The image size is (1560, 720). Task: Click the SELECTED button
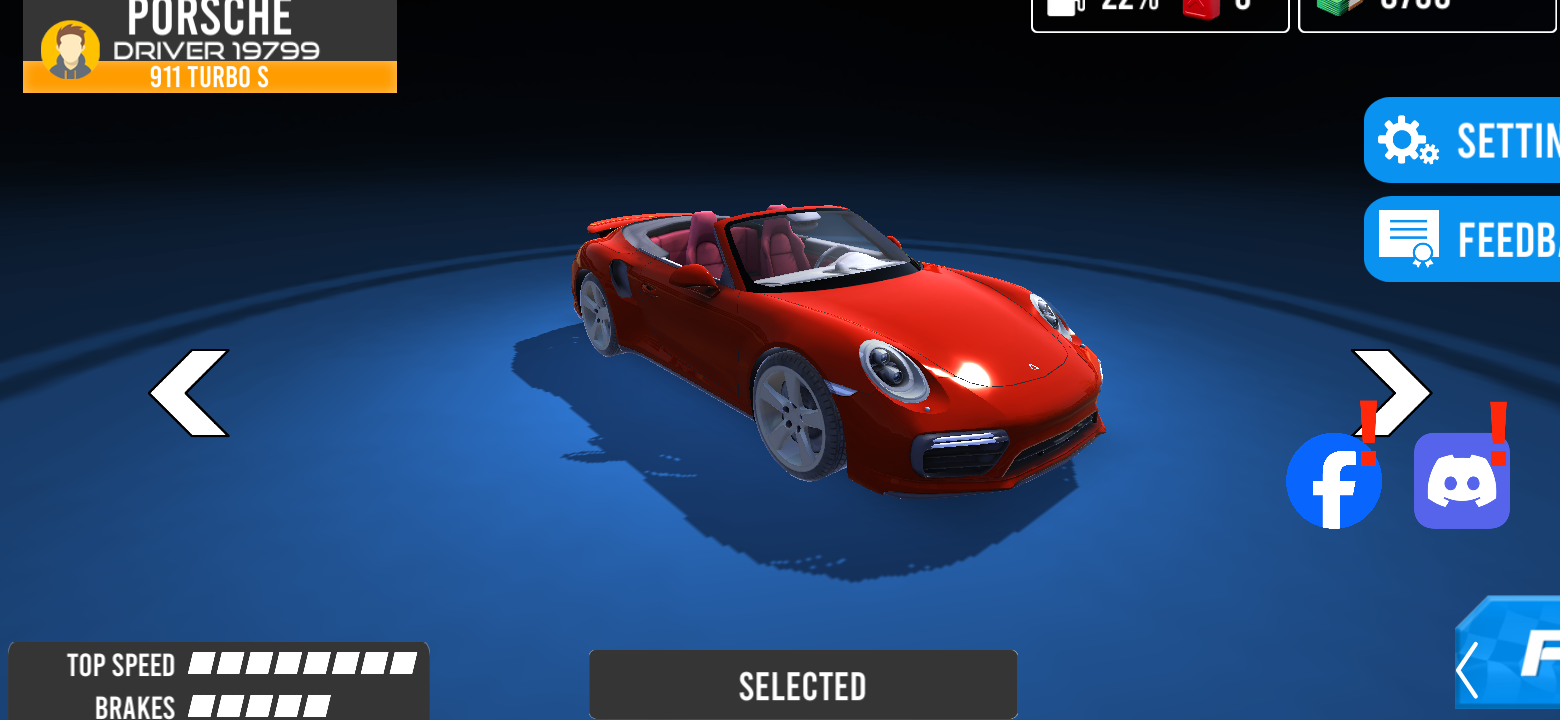pyautogui.click(x=802, y=684)
